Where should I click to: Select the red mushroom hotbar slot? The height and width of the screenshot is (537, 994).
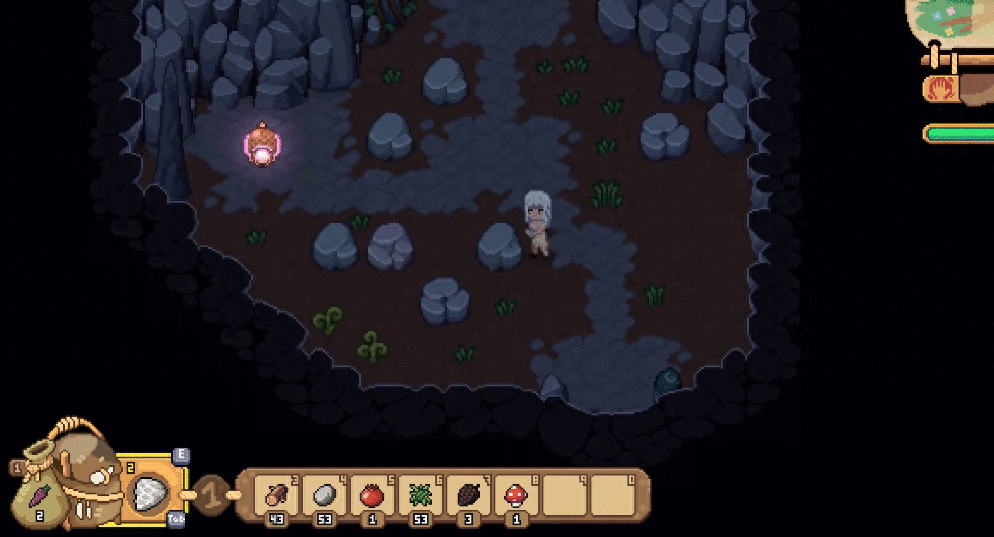click(516, 493)
